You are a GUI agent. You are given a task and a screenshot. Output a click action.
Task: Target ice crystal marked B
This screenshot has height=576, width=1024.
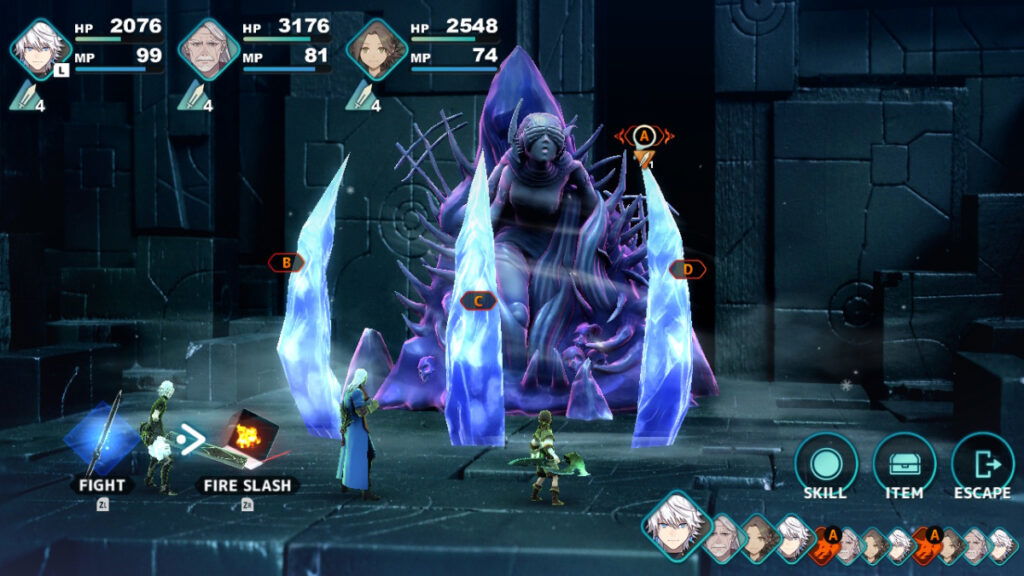(x=286, y=263)
